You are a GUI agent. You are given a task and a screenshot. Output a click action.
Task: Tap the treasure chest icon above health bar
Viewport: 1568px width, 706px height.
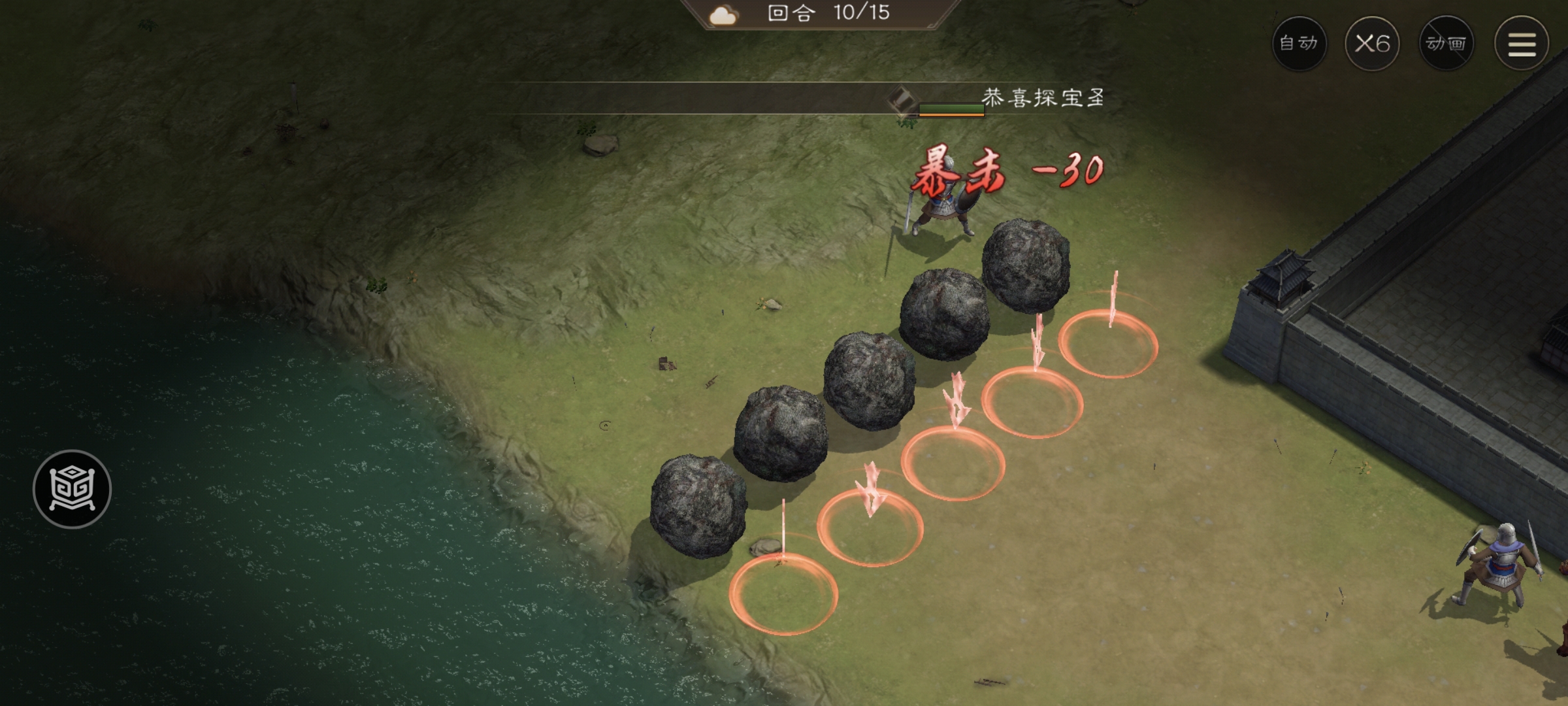[x=900, y=99]
